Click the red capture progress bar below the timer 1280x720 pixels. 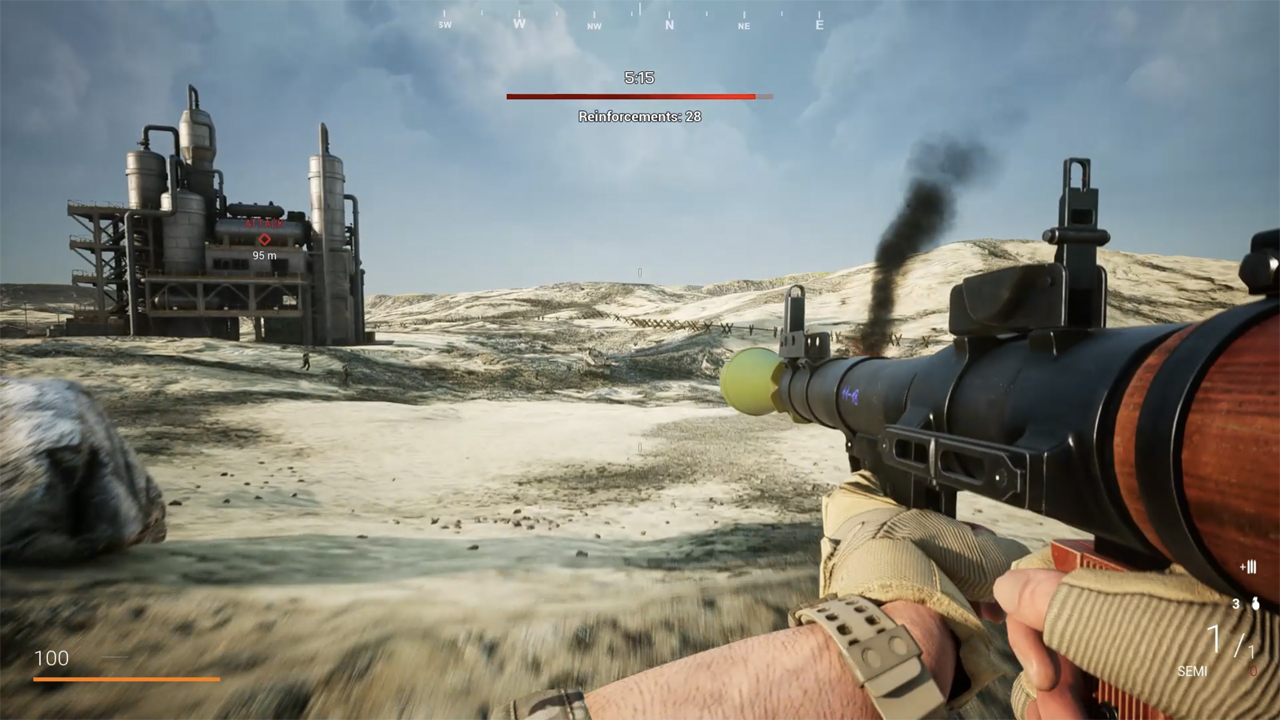pos(640,96)
